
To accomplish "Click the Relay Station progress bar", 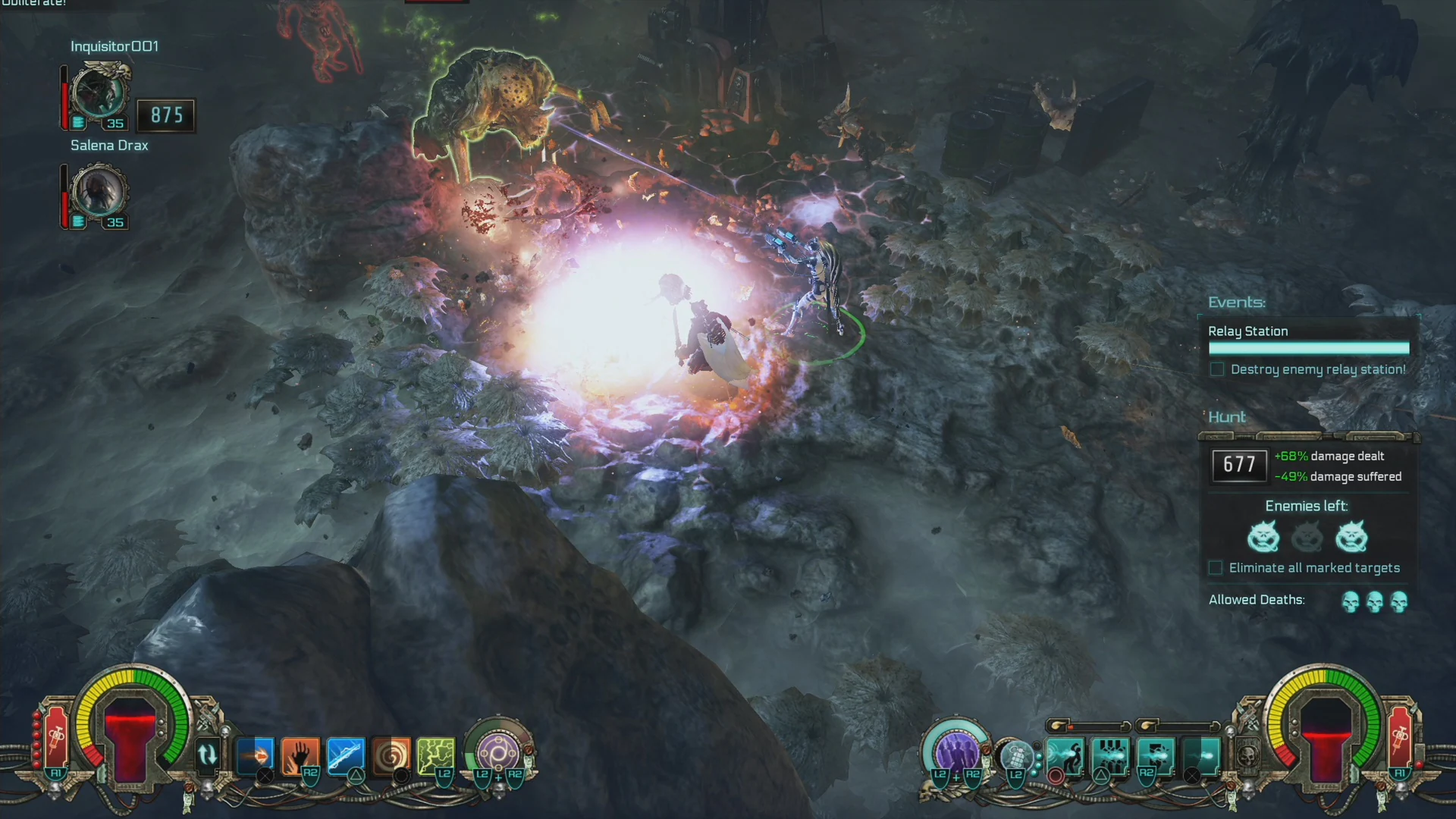I will point(1309,348).
